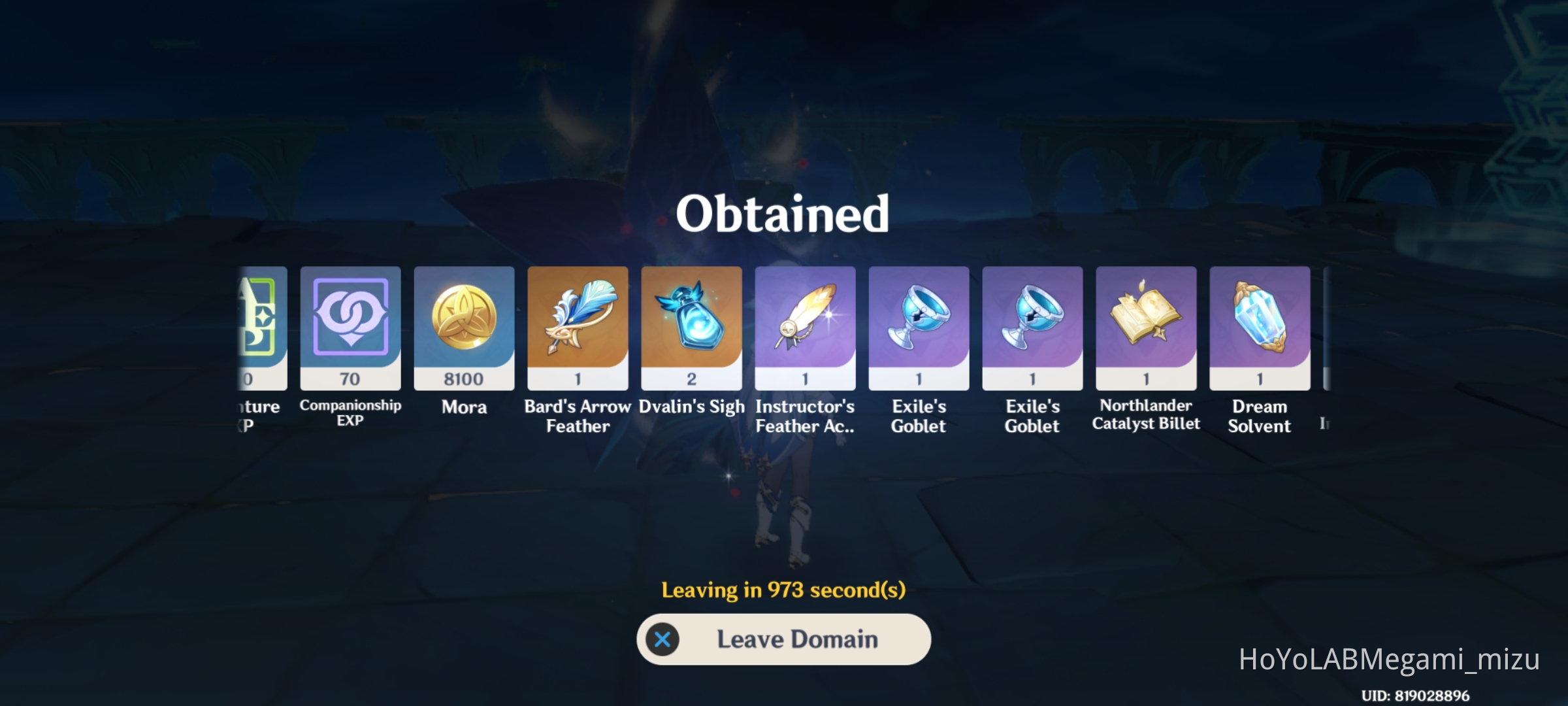The height and width of the screenshot is (706, 1568).
Task: Click the Exile's Goblet item name label
Action: tap(918, 416)
